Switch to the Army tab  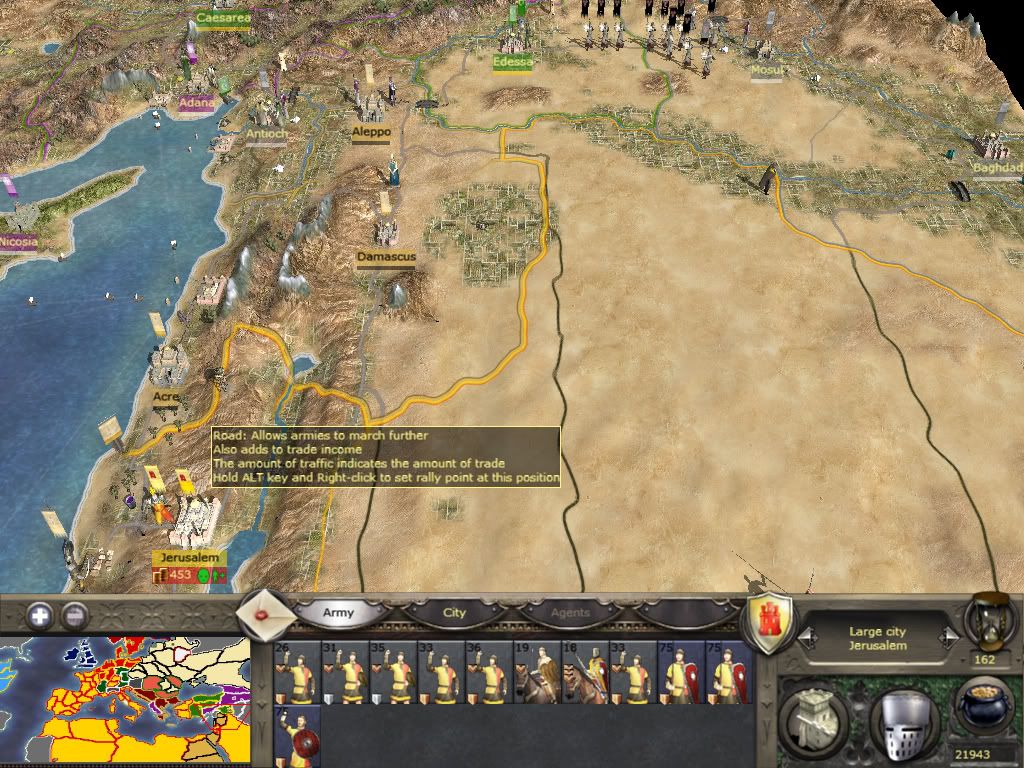(x=338, y=613)
